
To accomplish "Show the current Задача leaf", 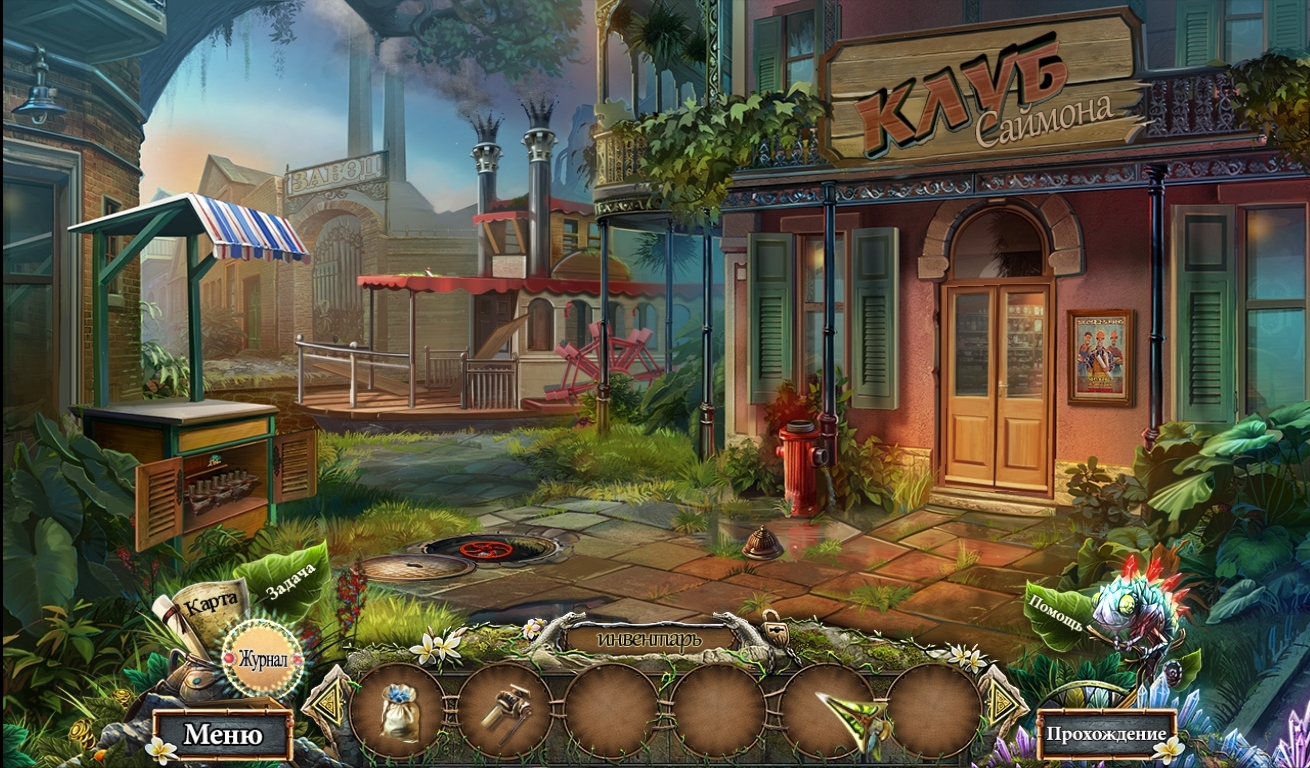I will point(291,580).
